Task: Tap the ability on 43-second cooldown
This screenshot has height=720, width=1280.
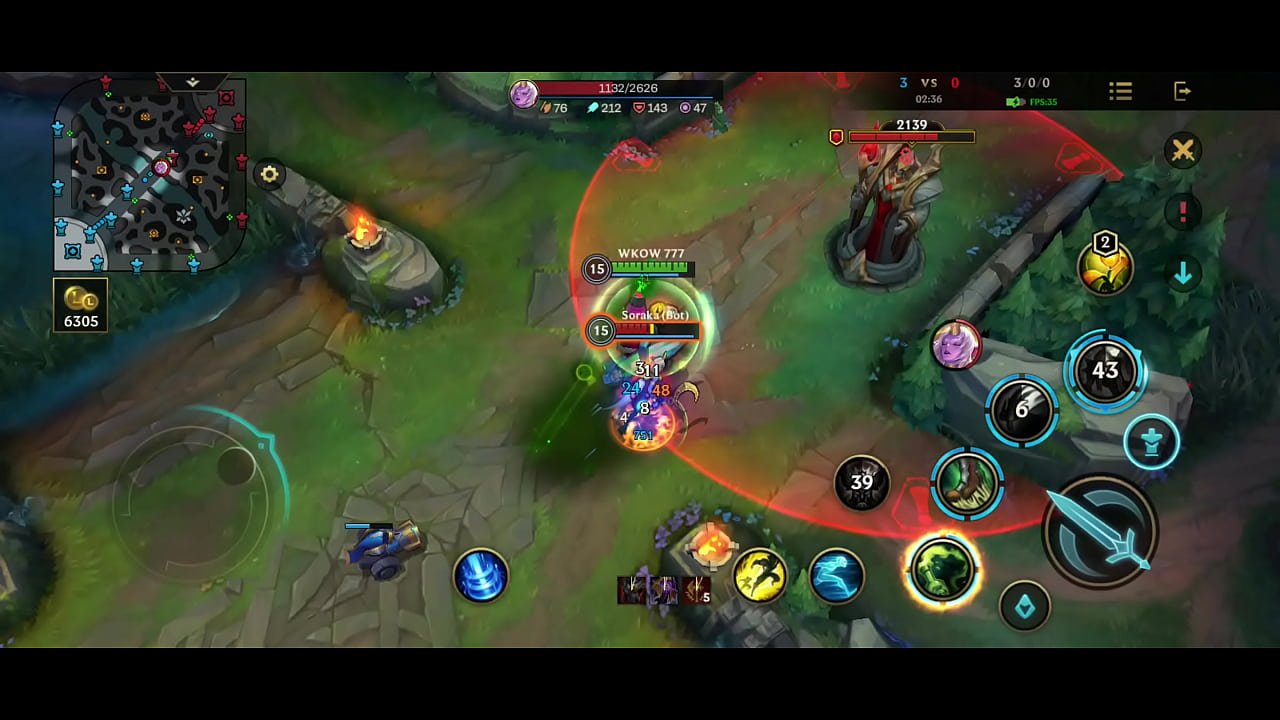Action: coord(1104,371)
